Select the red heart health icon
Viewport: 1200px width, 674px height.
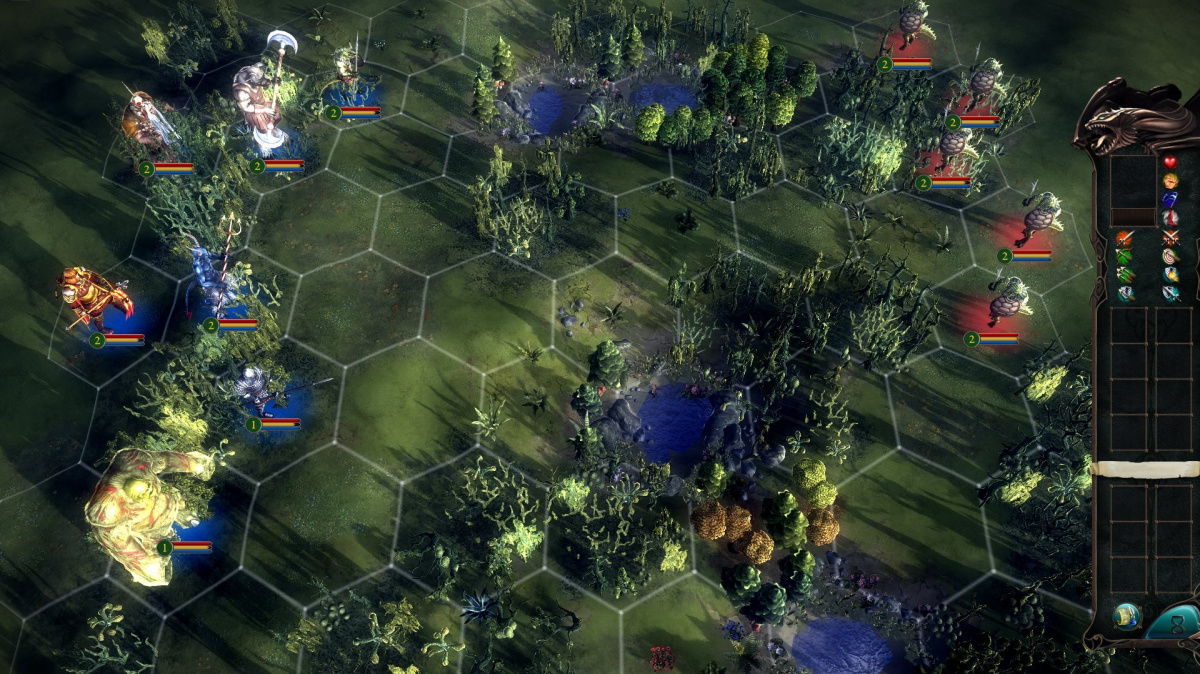pos(1170,163)
